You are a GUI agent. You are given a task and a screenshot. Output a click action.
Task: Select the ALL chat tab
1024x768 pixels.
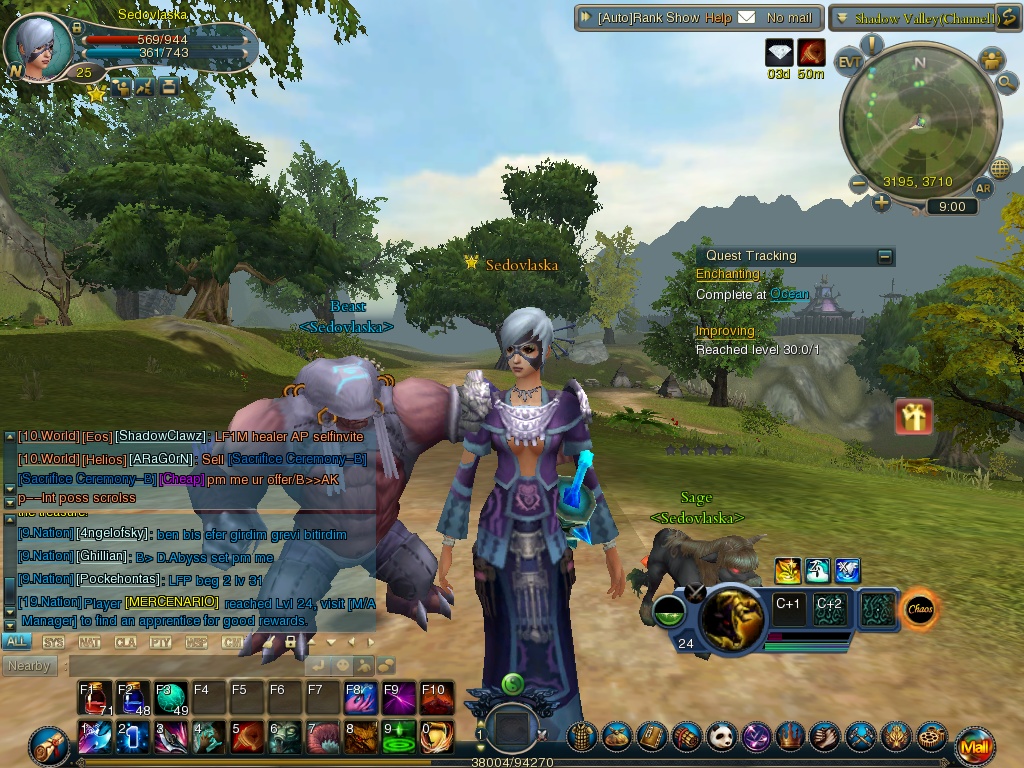tap(17, 642)
